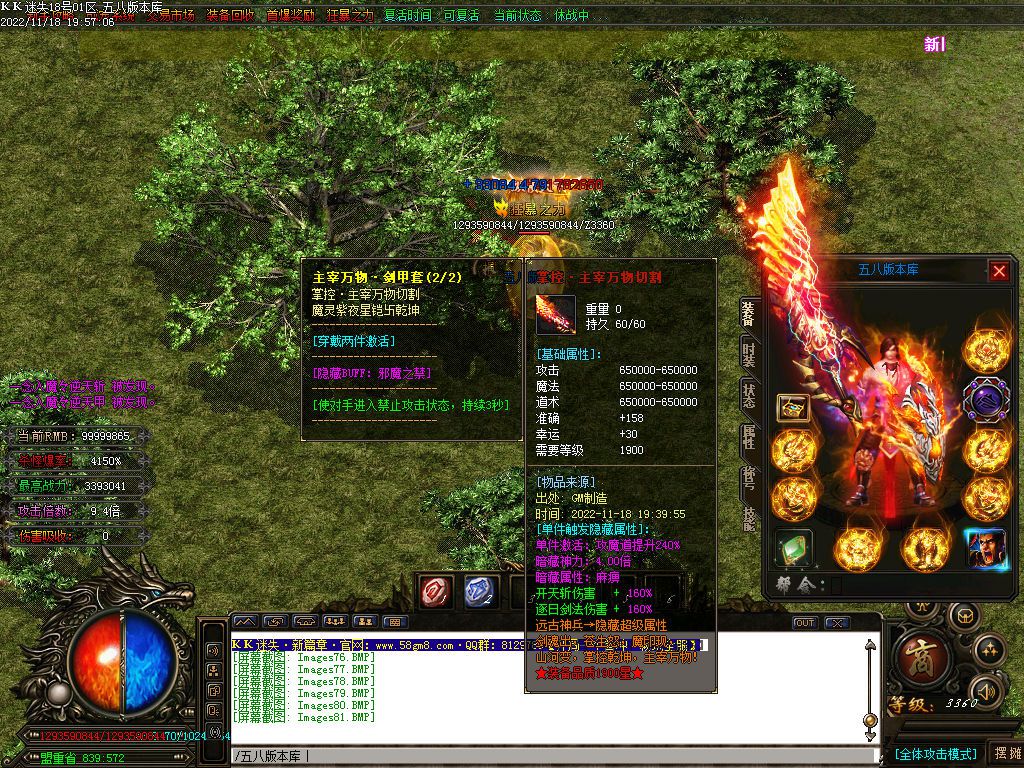Open the round 商 shop button
The image size is (1024, 768).
pyautogui.click(x=916, y=655)
